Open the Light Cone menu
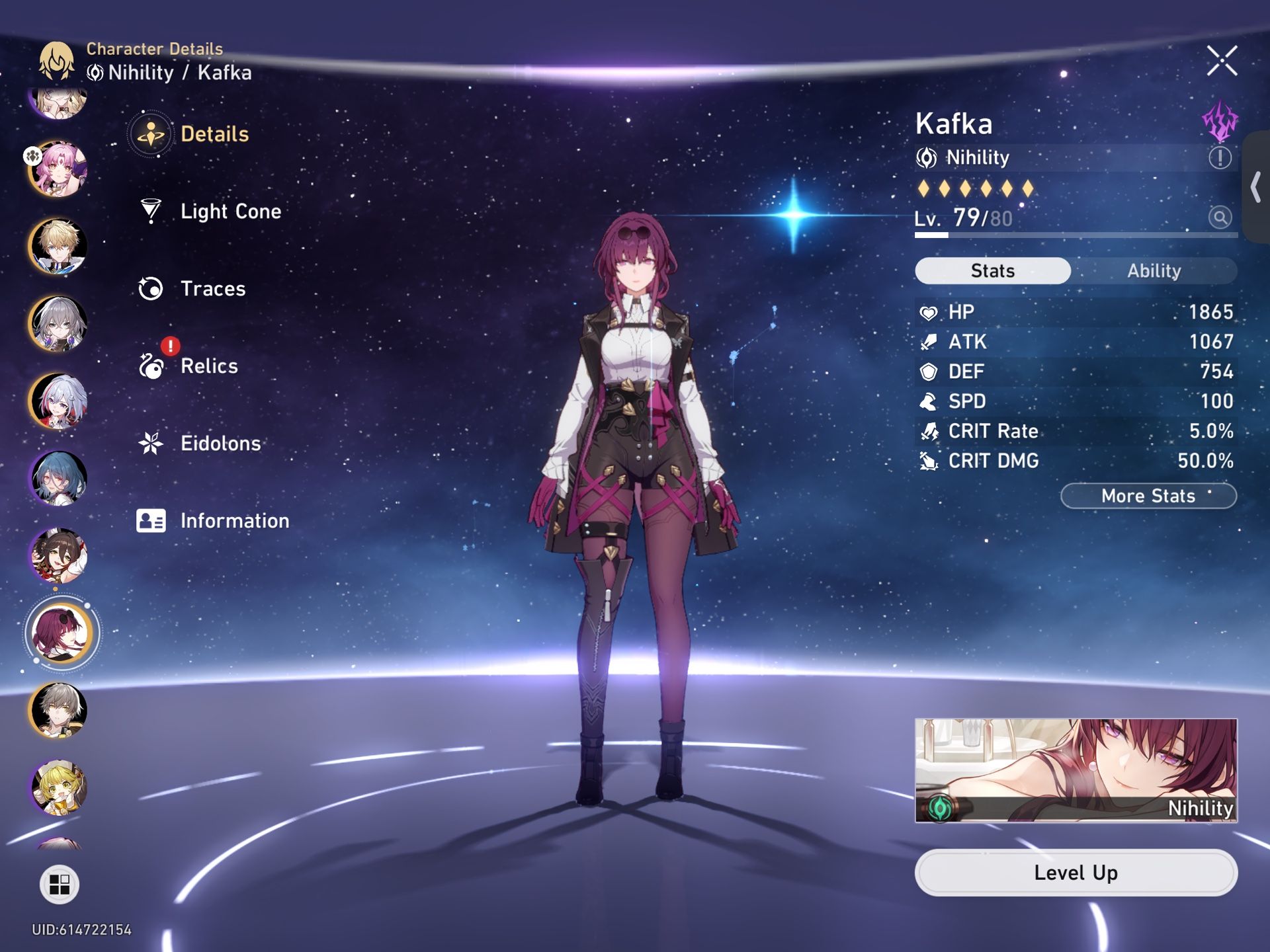This screenshot has width=1270, height=952. (x=230, y=212)
